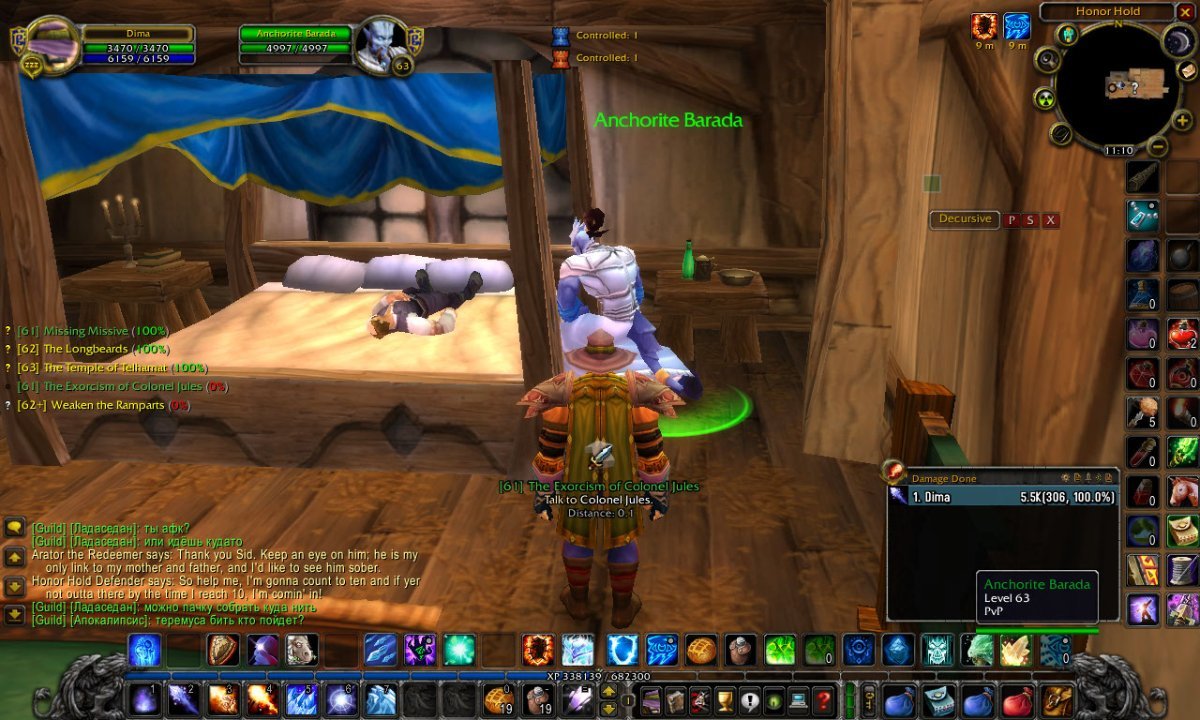Select Anchorite Barada's target portrait

coord(382,43)
